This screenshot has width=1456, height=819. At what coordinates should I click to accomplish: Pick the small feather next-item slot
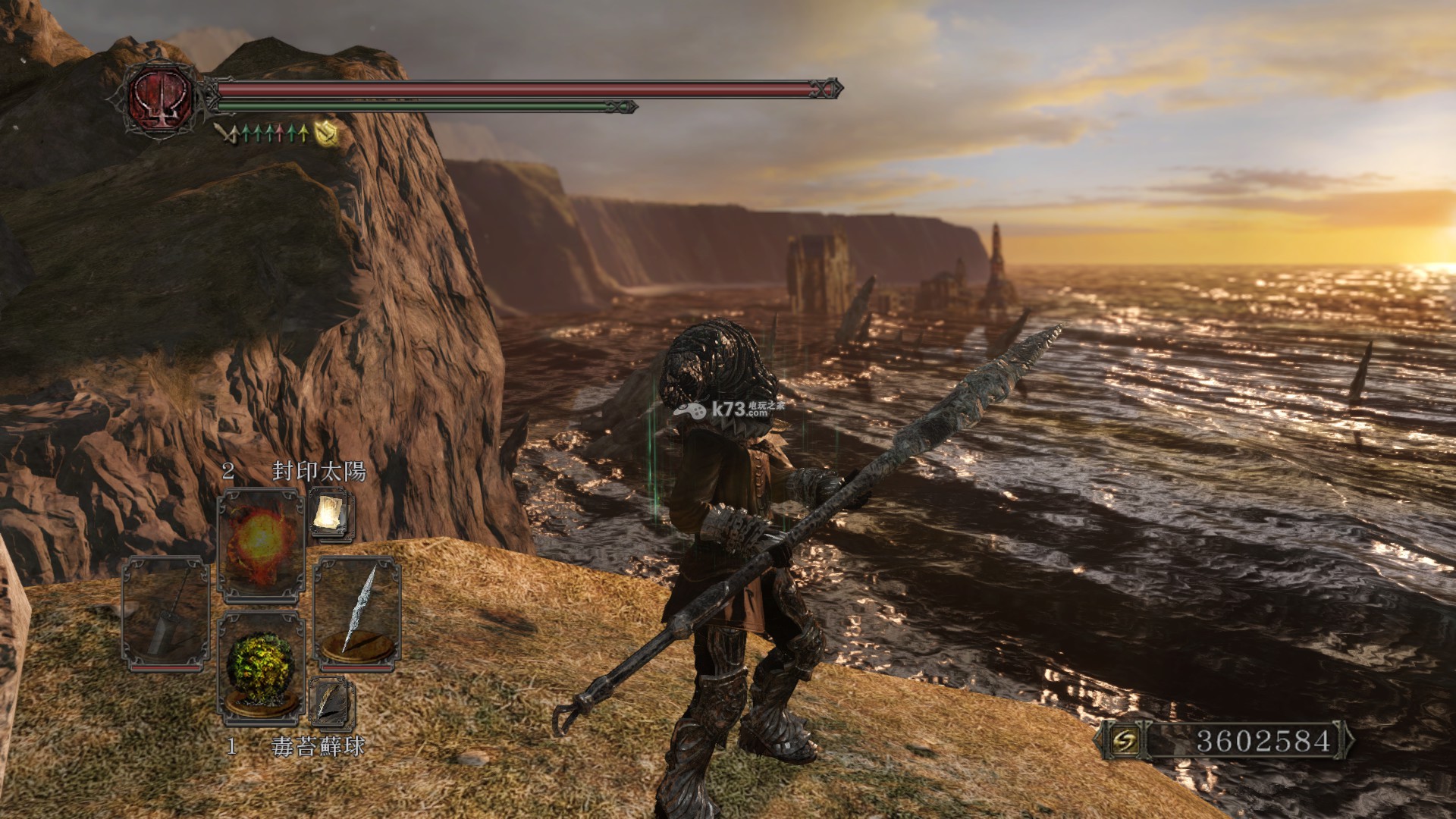coord(331,702)
